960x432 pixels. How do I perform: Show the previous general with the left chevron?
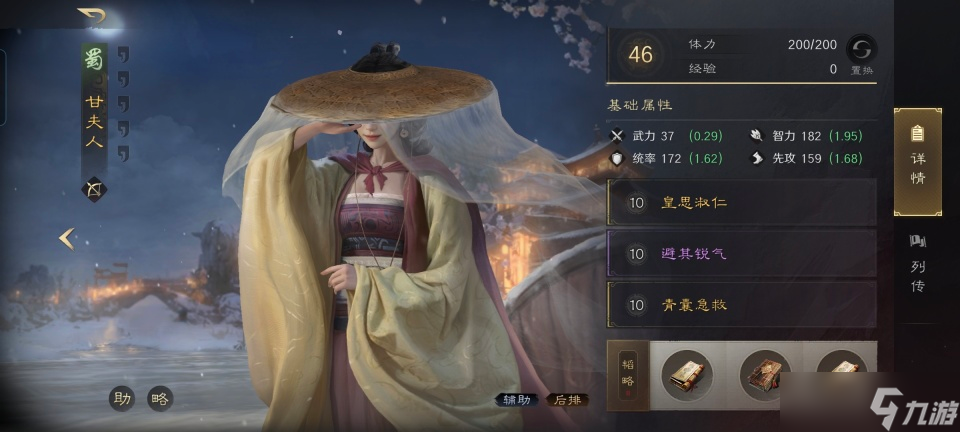(x=66, y=237)
